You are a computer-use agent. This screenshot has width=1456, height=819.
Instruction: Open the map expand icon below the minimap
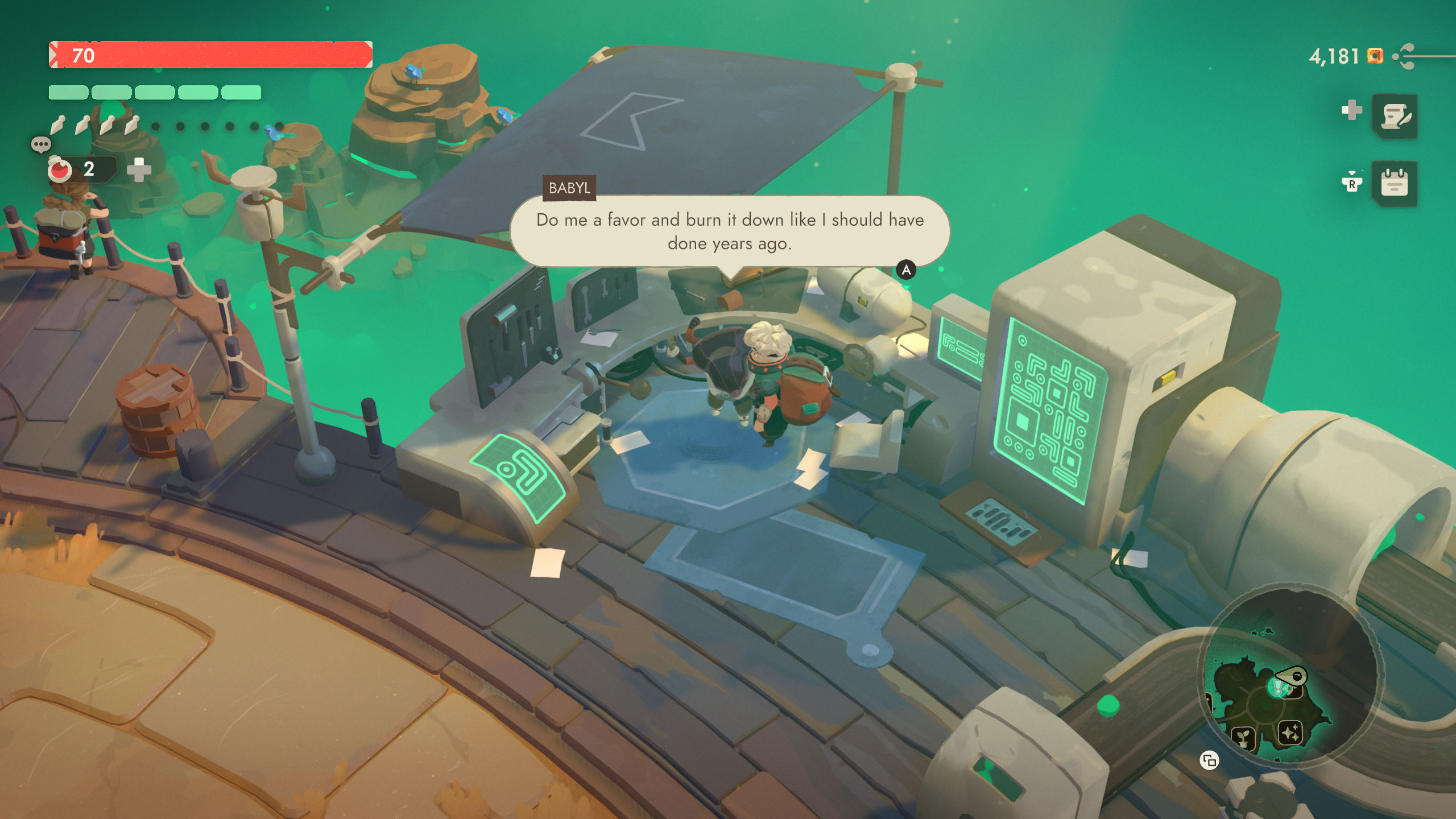(x=1210, y=760)
